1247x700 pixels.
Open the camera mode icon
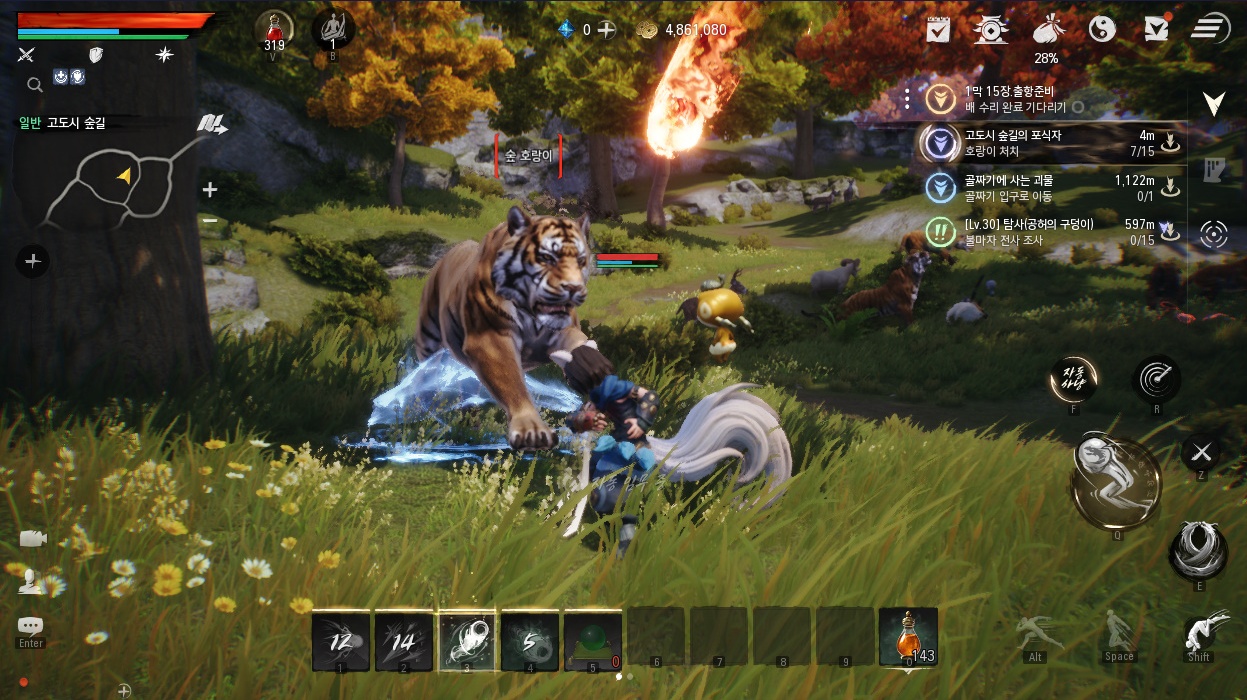32,538
